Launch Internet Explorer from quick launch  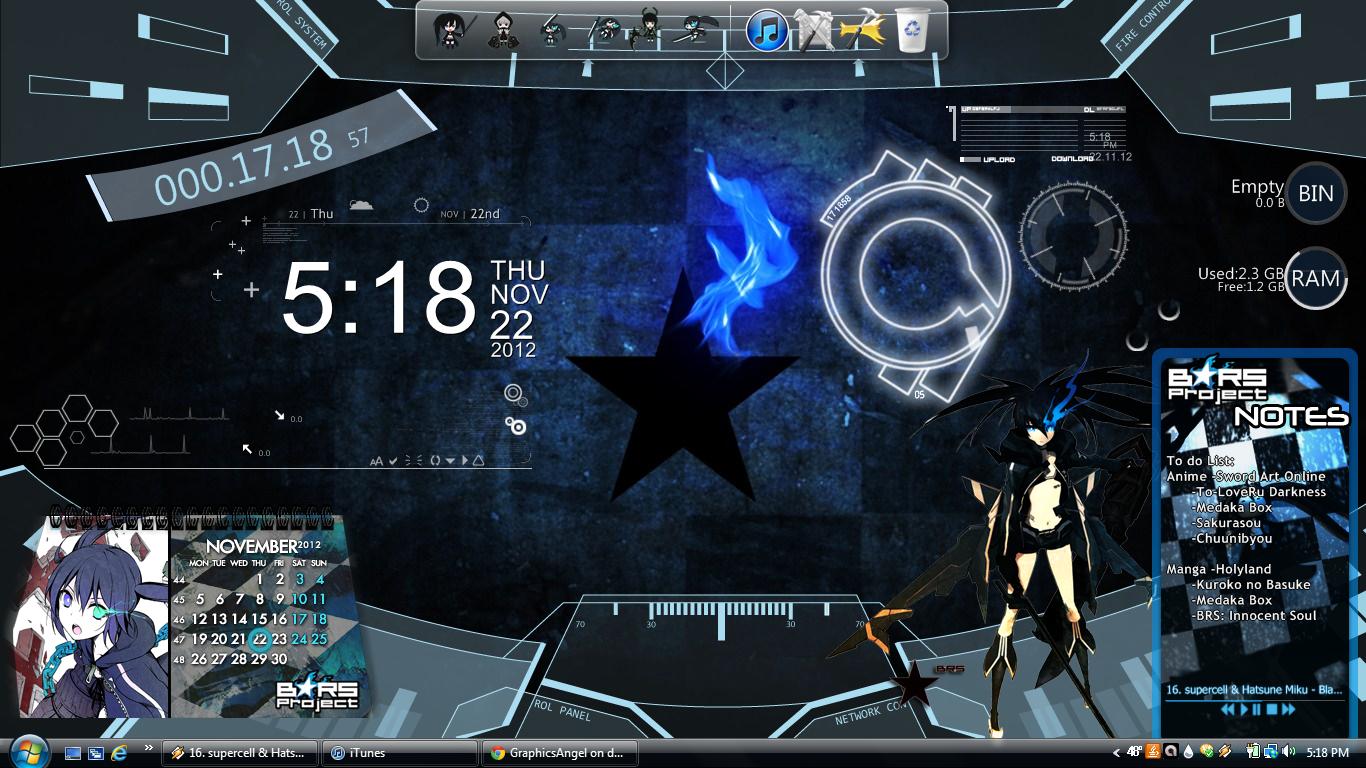pos(119,752)
